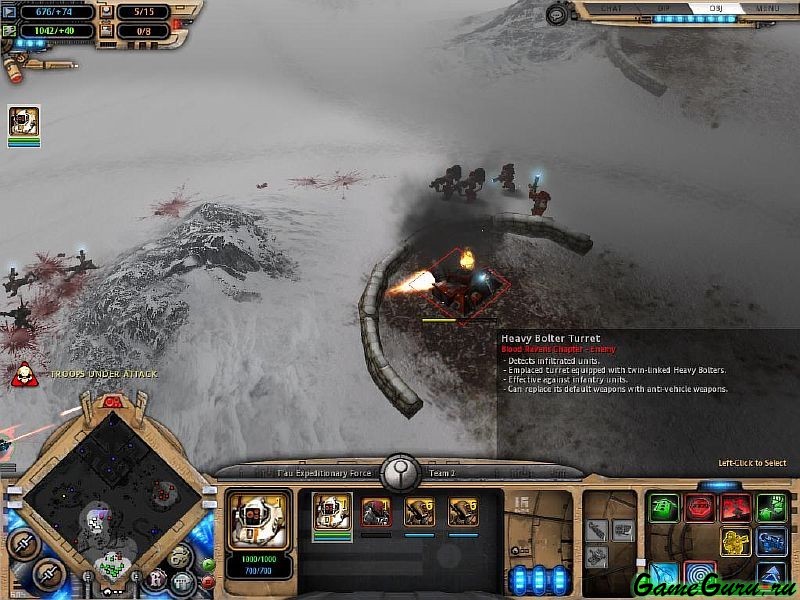Select the red-armored unit squad card
Viewport: 800px width, 600px height.
(x=376, y=512)
